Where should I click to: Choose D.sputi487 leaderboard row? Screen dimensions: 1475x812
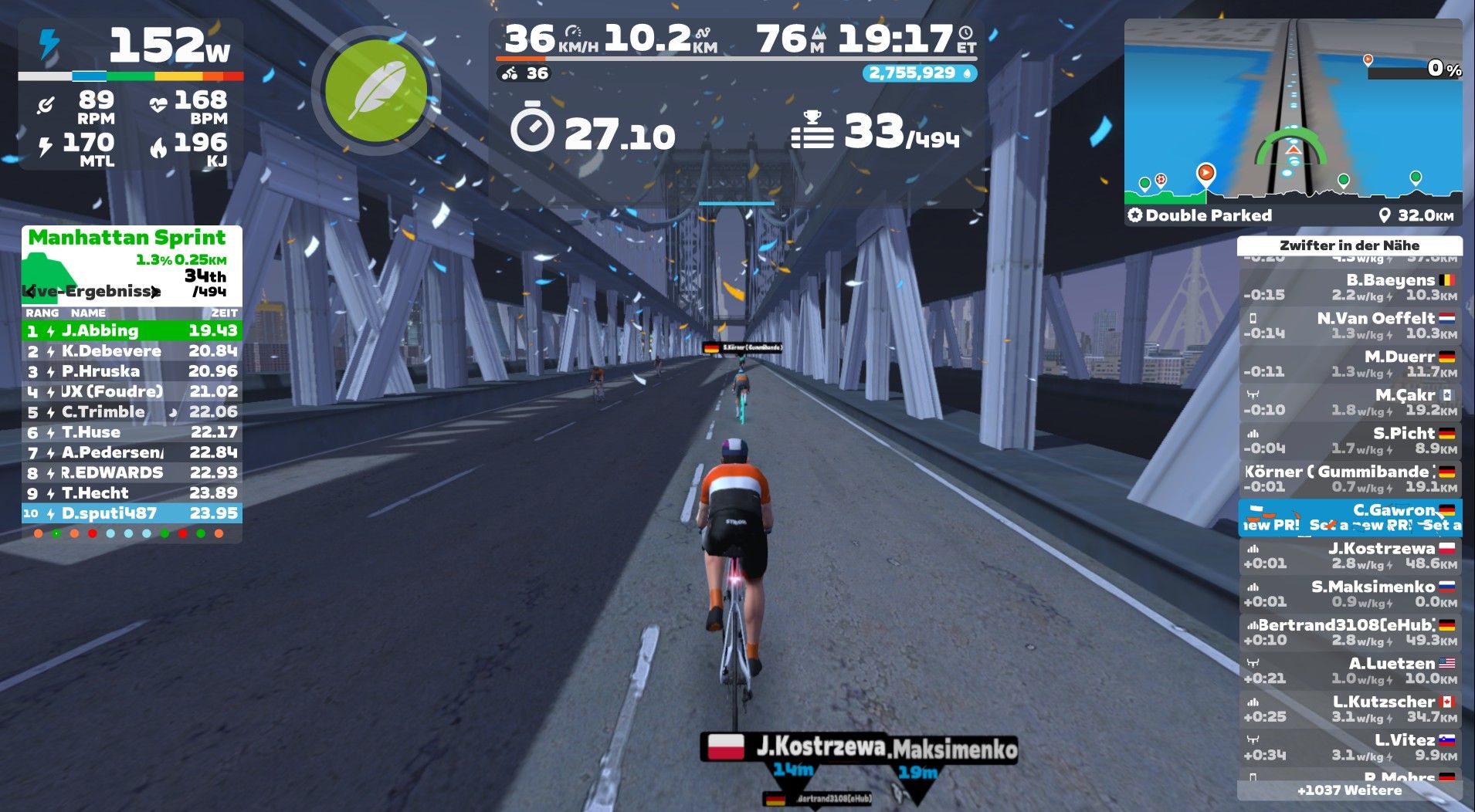(131, 513)
